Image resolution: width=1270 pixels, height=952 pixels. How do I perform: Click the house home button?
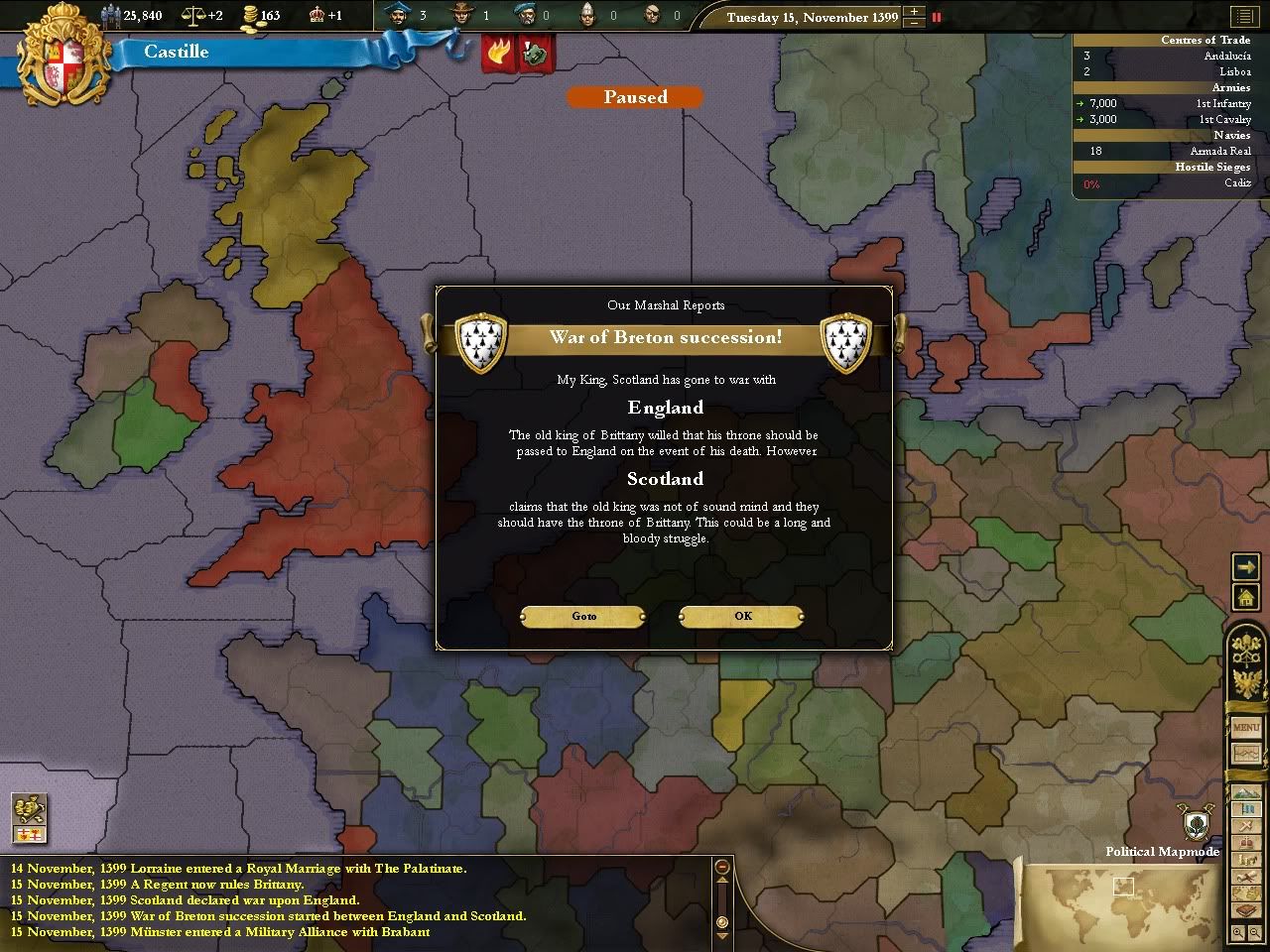coord(1245,597)
